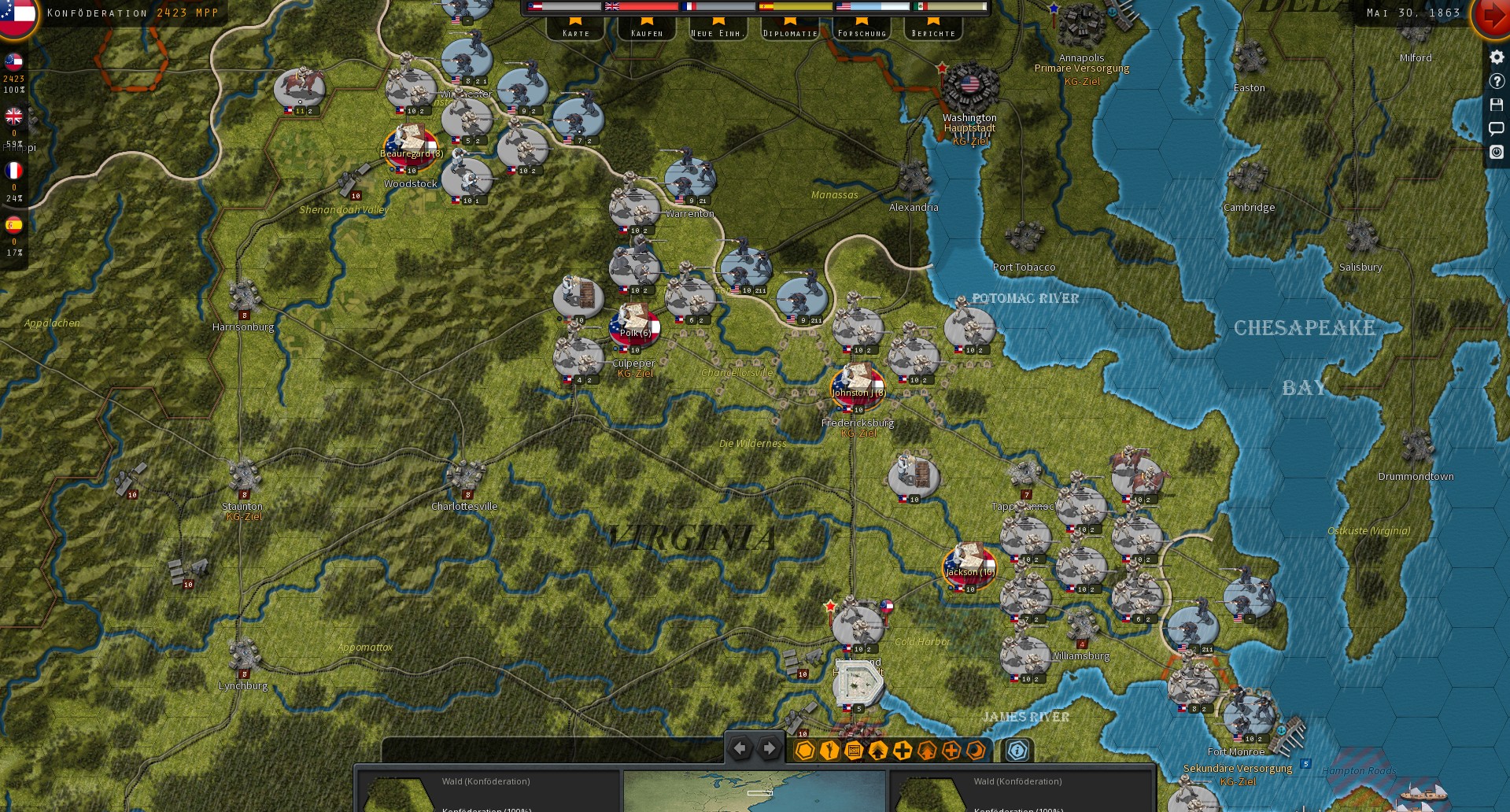Open the game settings gear icon
The image size is (1510, 812).
(x=1496, y=57)
